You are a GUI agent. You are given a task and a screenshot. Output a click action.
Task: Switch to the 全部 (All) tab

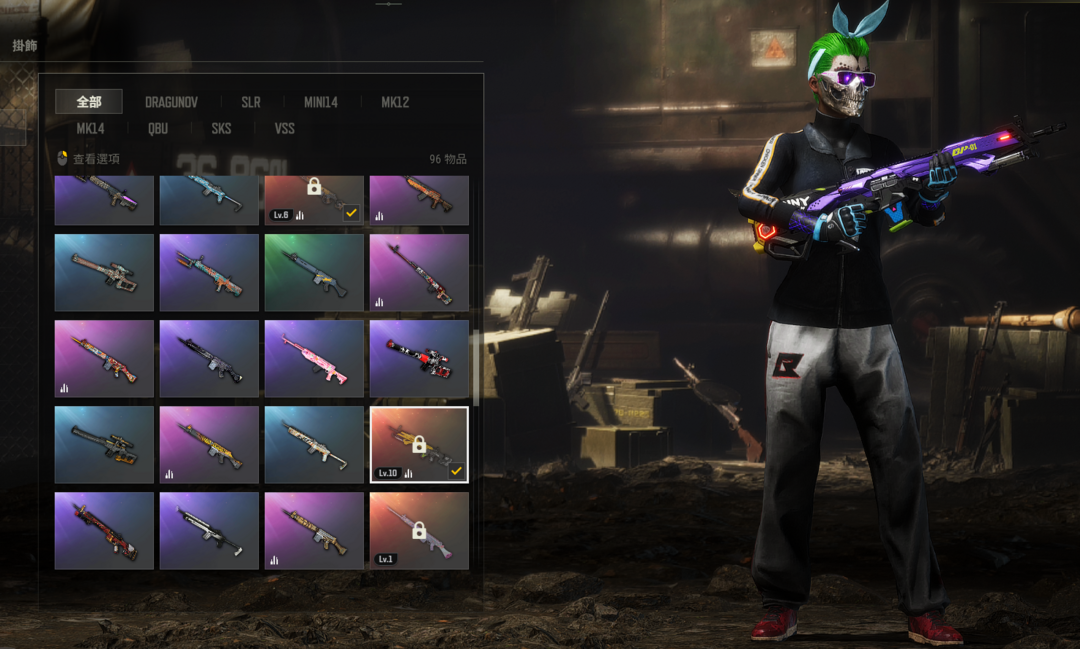point(89,102)
